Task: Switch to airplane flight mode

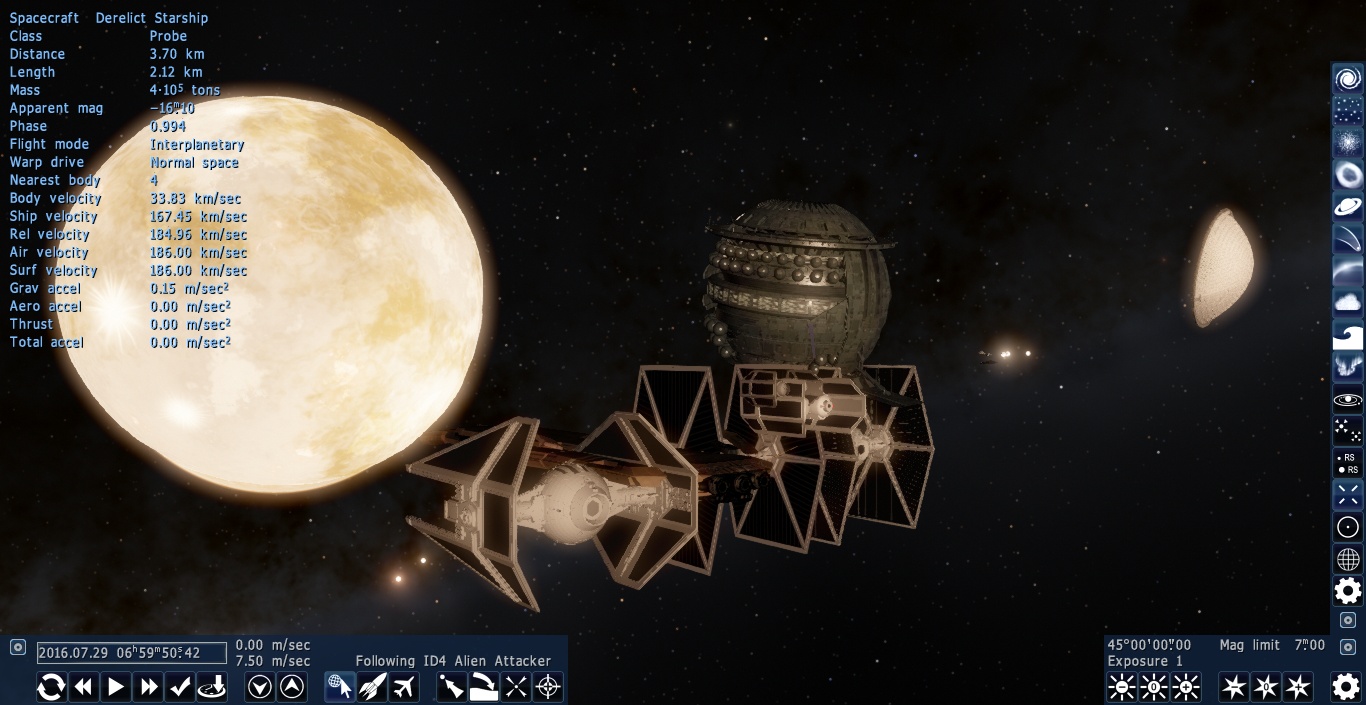Action: tap(404, 687)
